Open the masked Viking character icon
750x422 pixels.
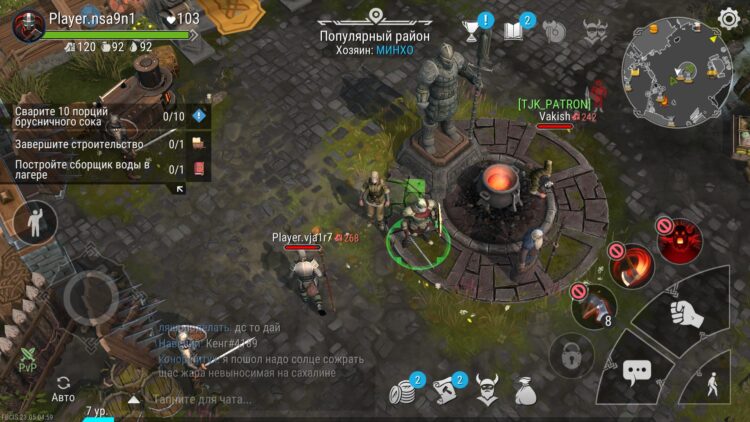click(x=487, y=390)
